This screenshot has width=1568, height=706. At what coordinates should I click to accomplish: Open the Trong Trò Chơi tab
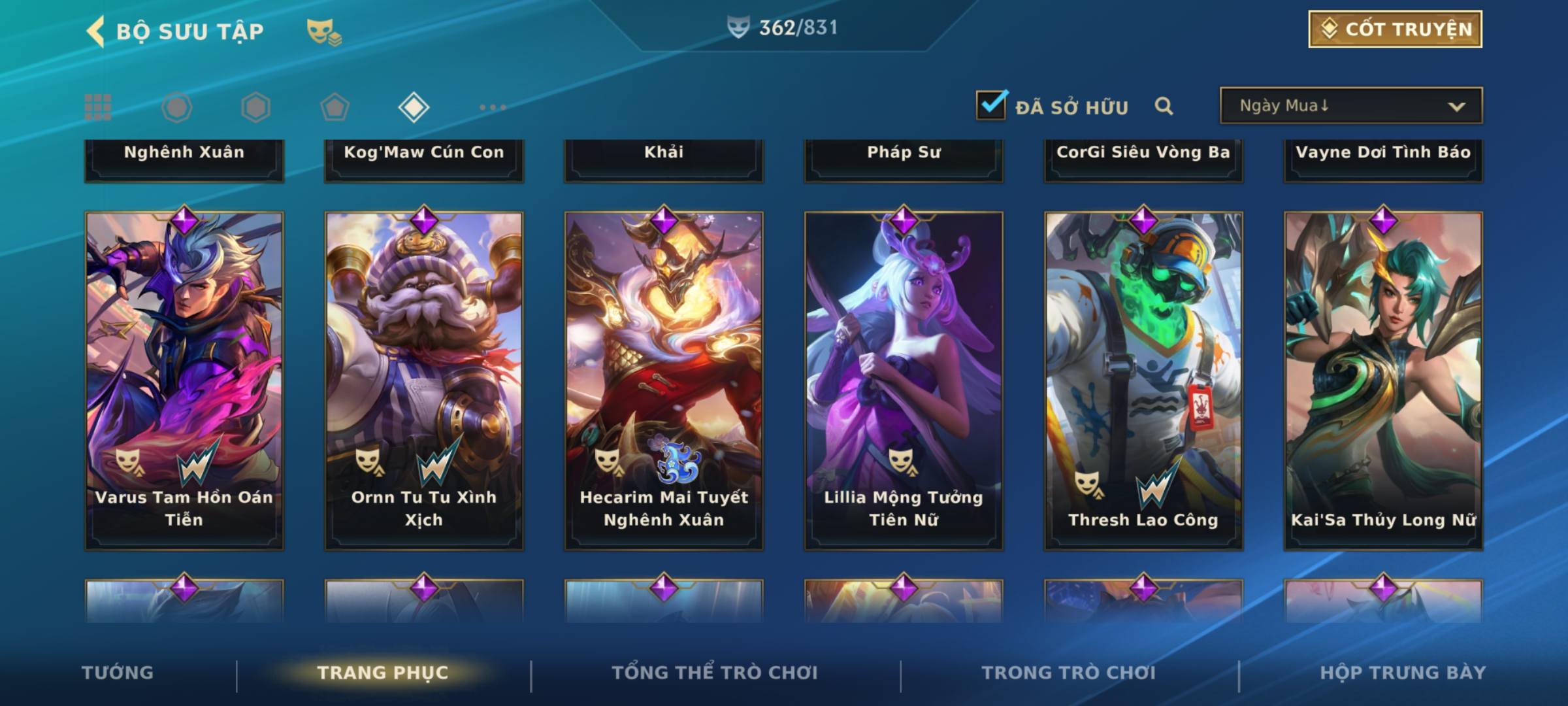tap(1069, 673)
